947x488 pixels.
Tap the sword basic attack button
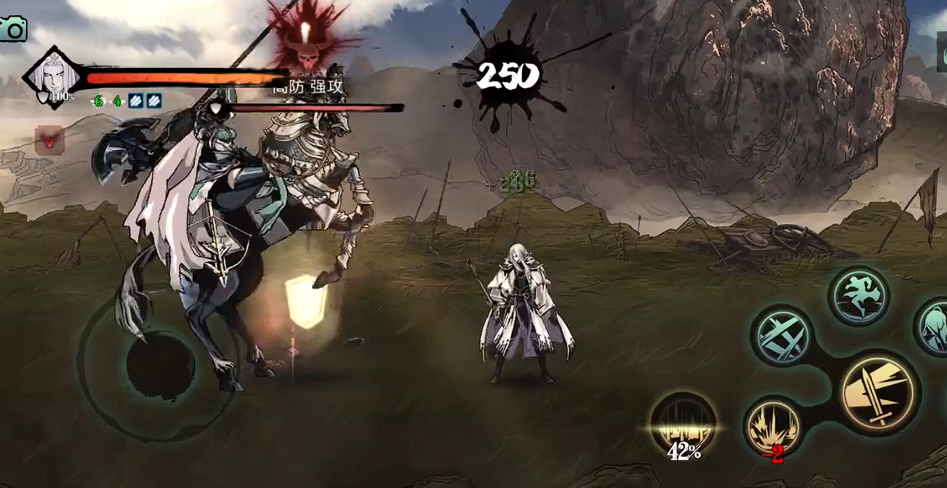click(877, 393)
